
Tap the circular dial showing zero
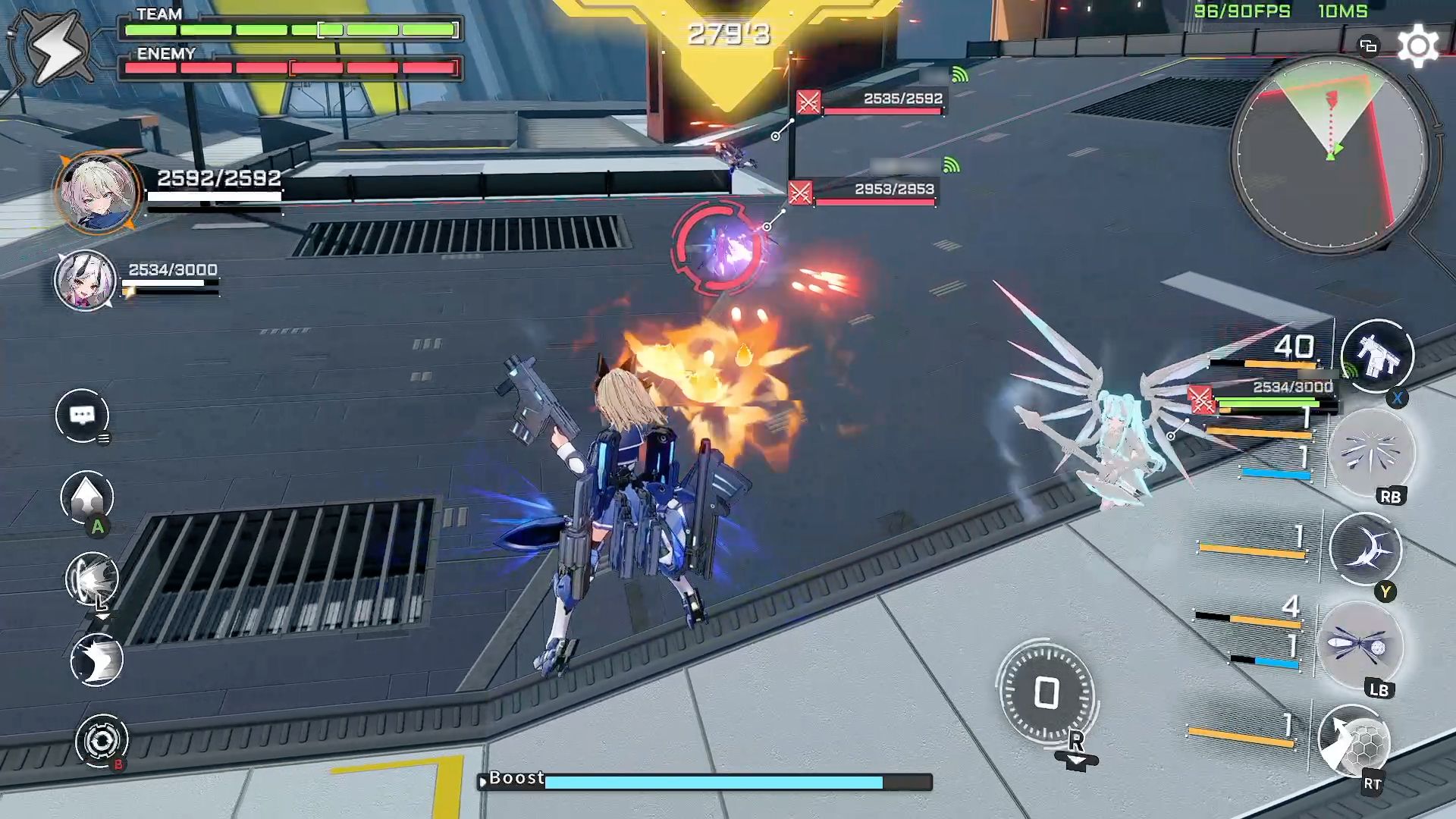pyautogui.click(x=1046, y=693)
